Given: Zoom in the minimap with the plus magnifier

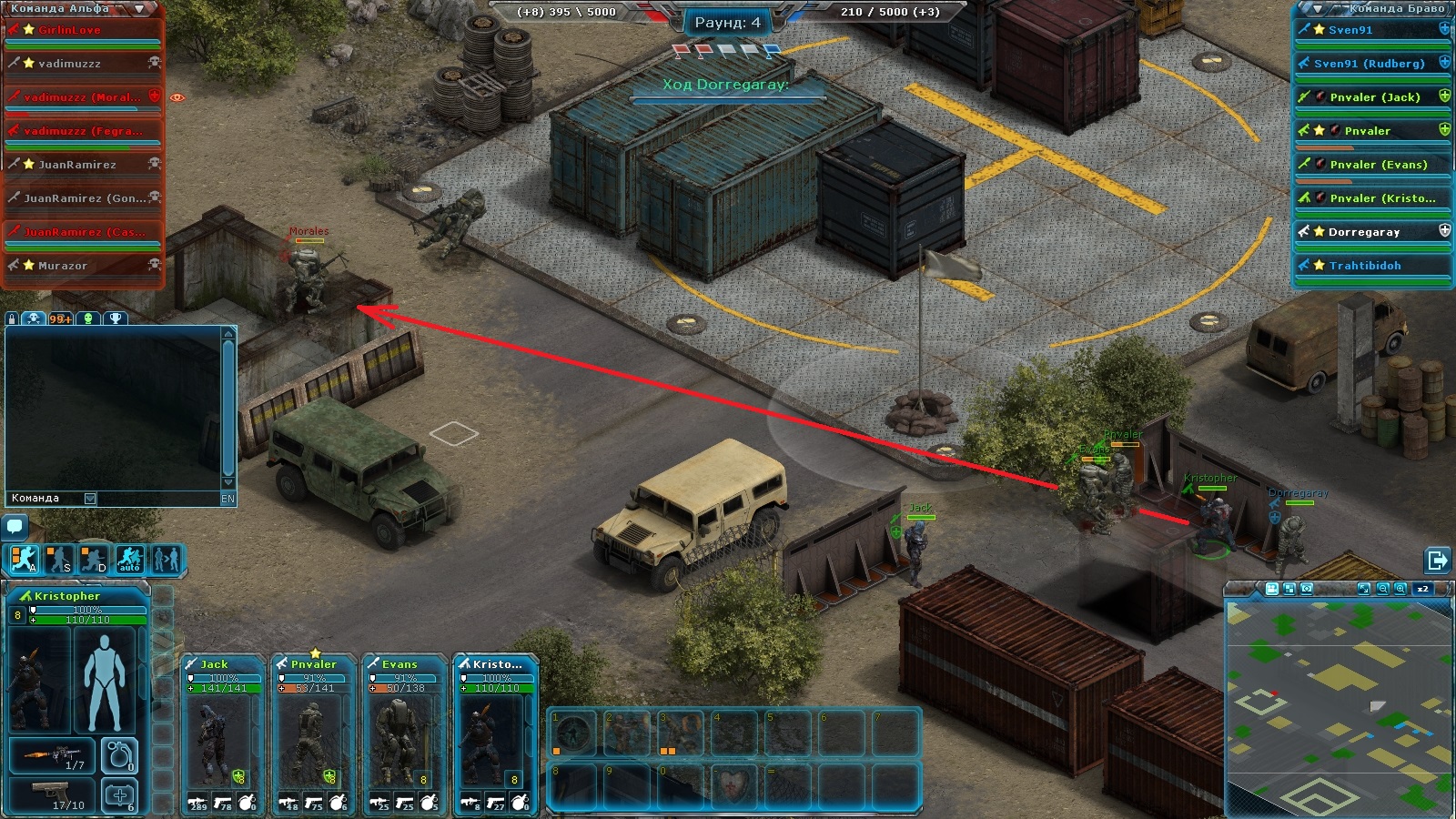Looking at the screenshot, I should click(x=1401, y=589).
